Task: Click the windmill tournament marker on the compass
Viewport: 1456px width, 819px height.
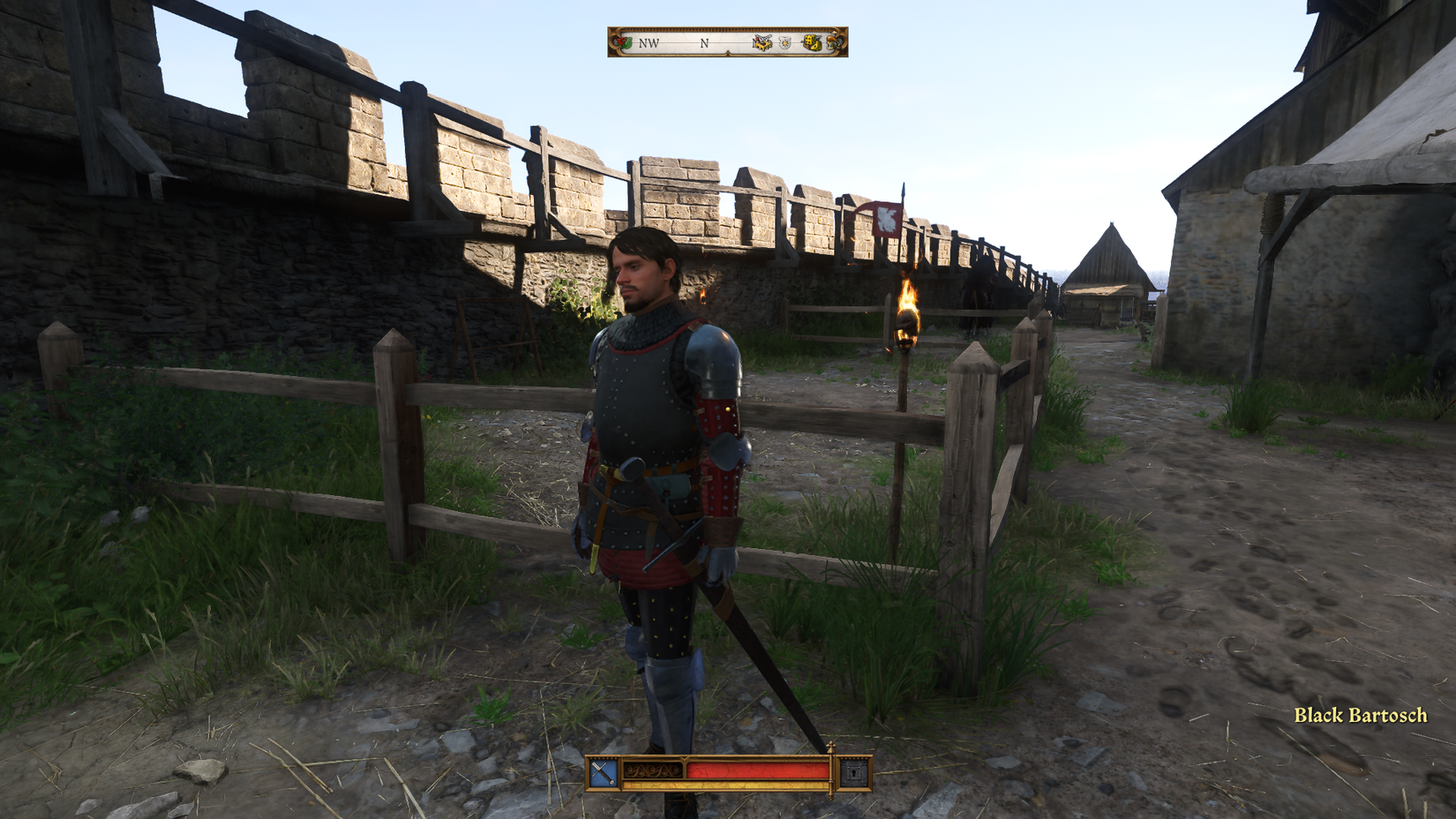Action: tap(763, 42)
